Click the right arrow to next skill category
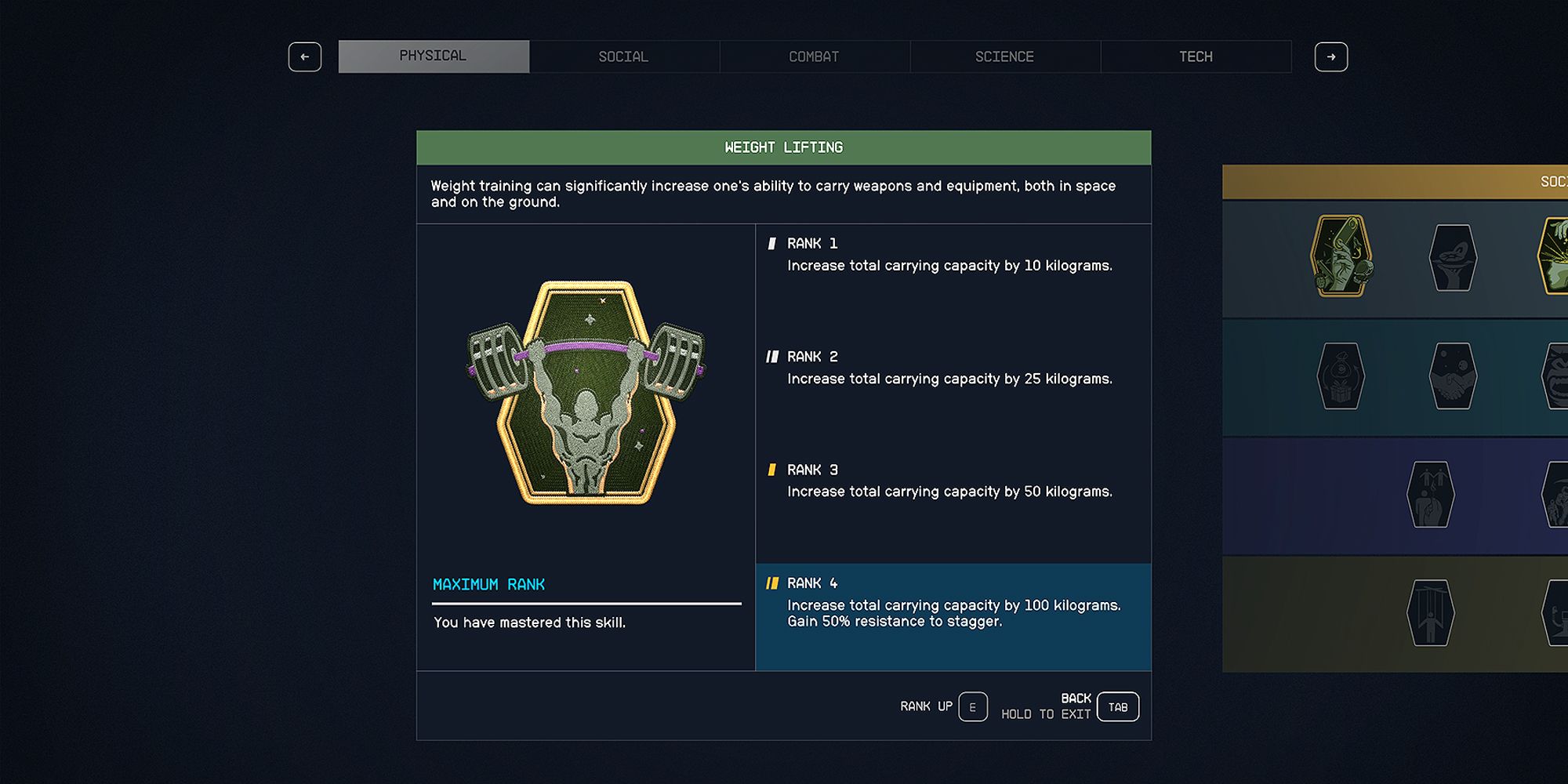Screen dimensions: 1568x784 pos(1332,56)
